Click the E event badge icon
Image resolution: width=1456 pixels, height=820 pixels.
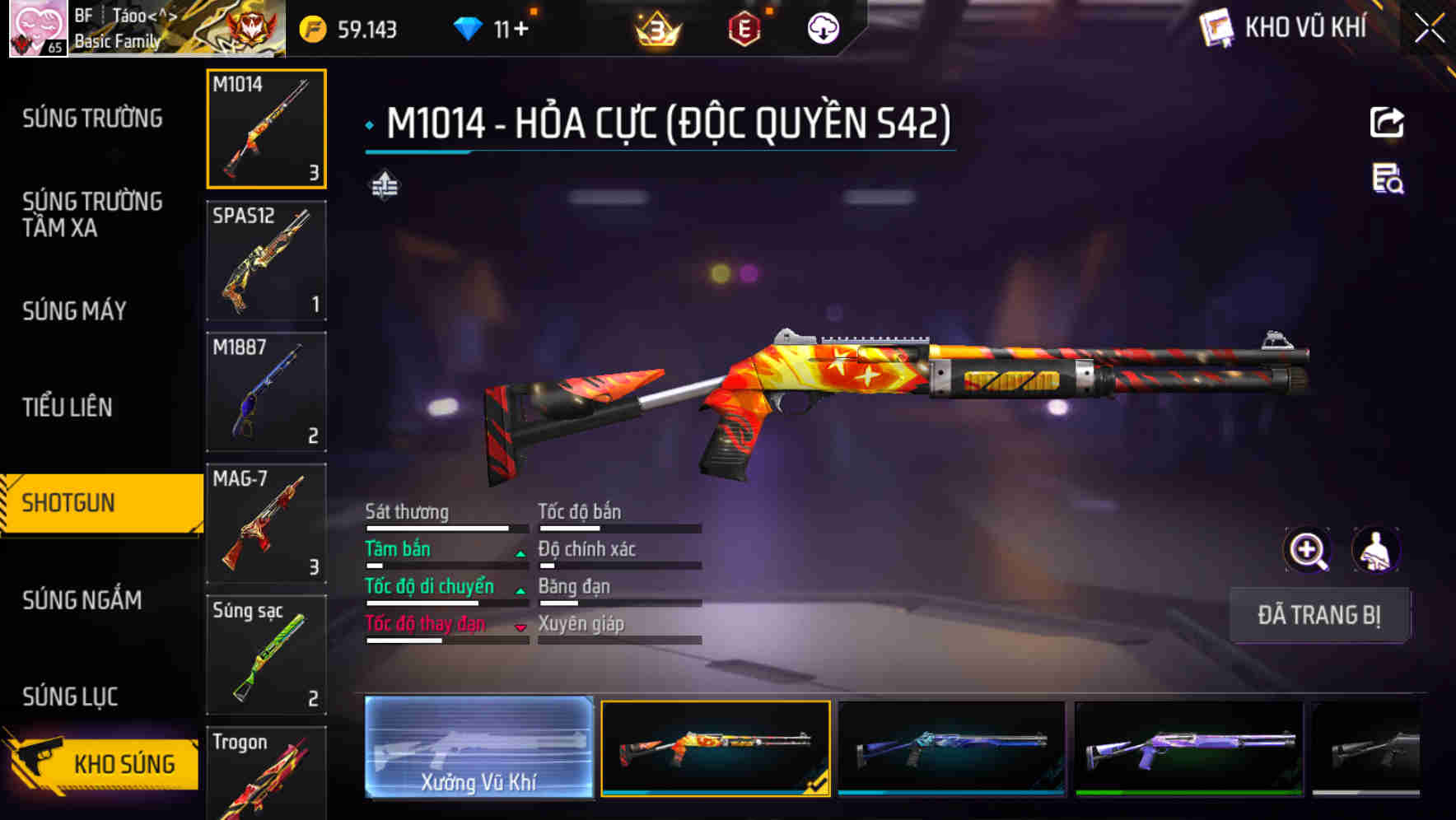[745, 27]
